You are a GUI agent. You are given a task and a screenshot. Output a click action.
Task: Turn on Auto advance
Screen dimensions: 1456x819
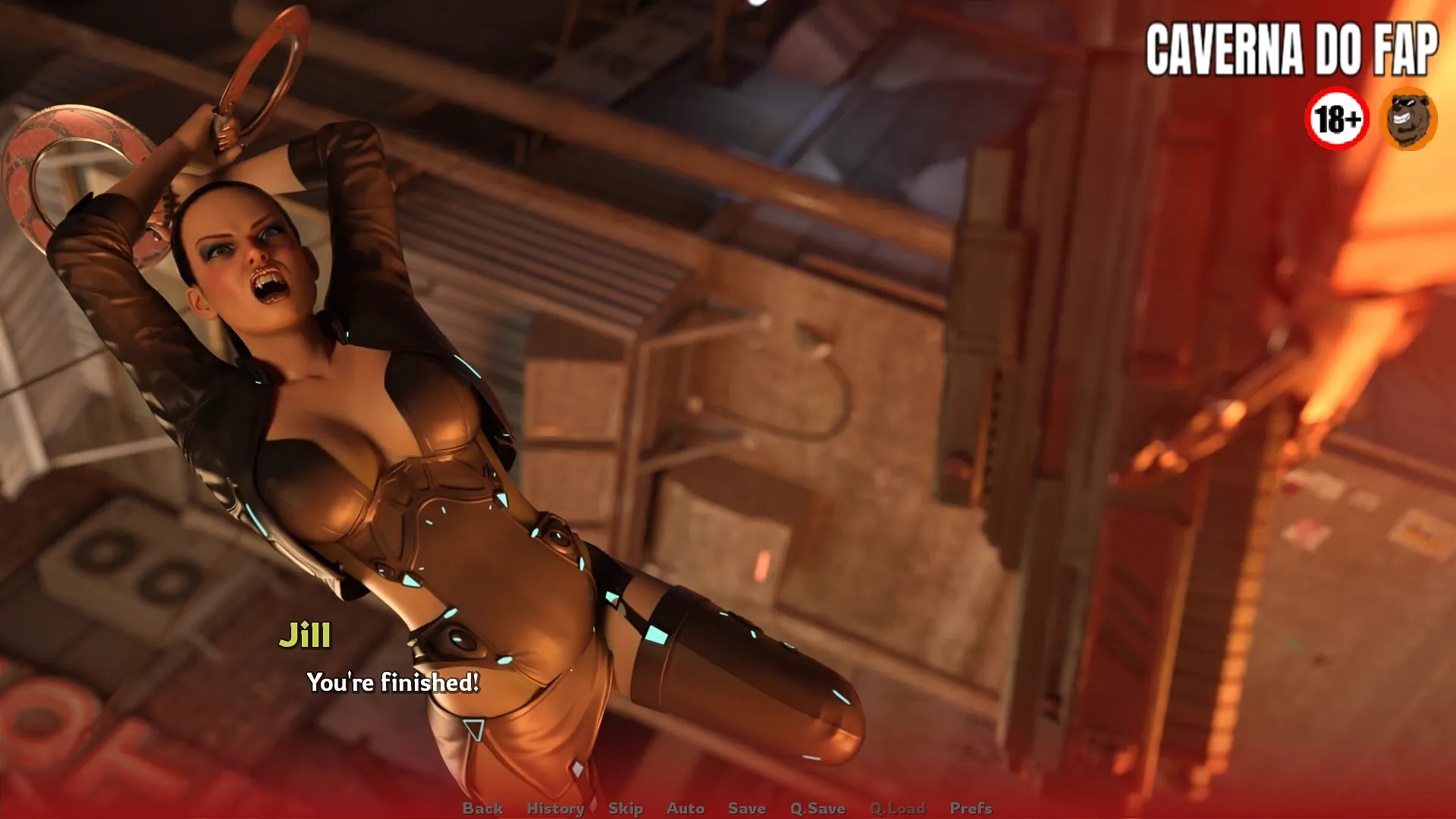click(x=686, y=808)
